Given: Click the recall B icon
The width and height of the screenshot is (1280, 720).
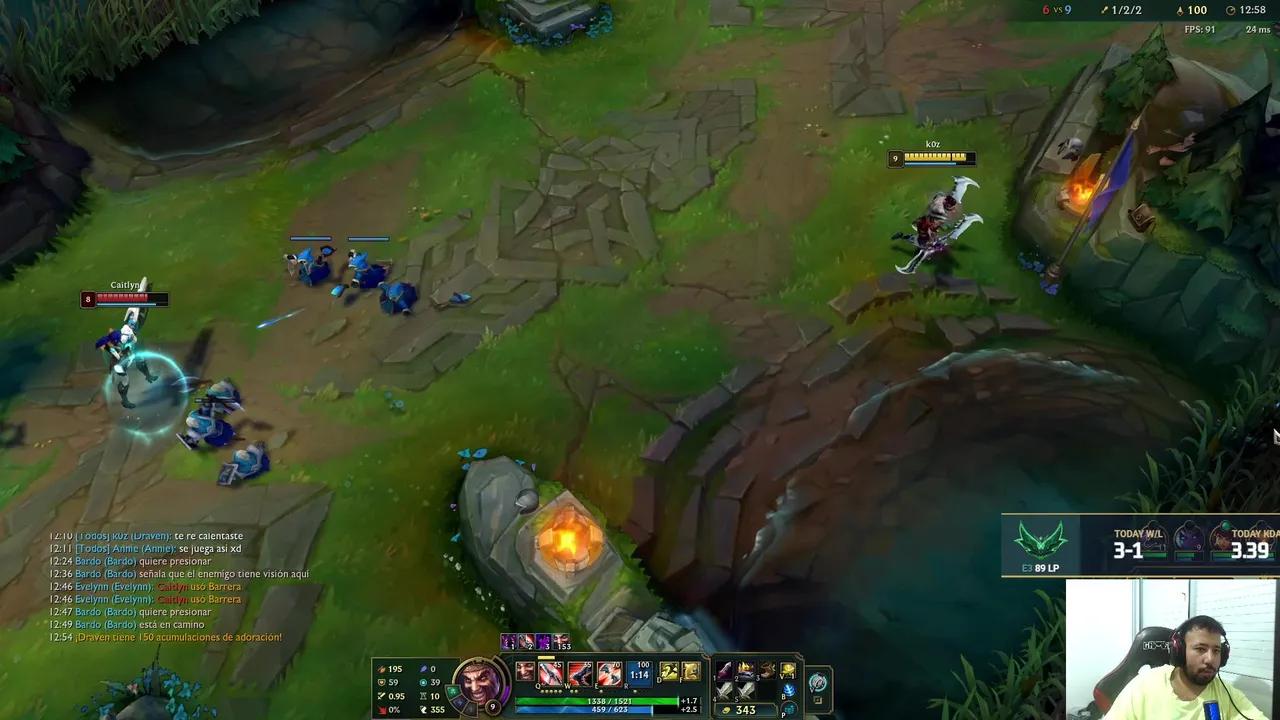Looking at the screenshot, I should coord(790,692).
